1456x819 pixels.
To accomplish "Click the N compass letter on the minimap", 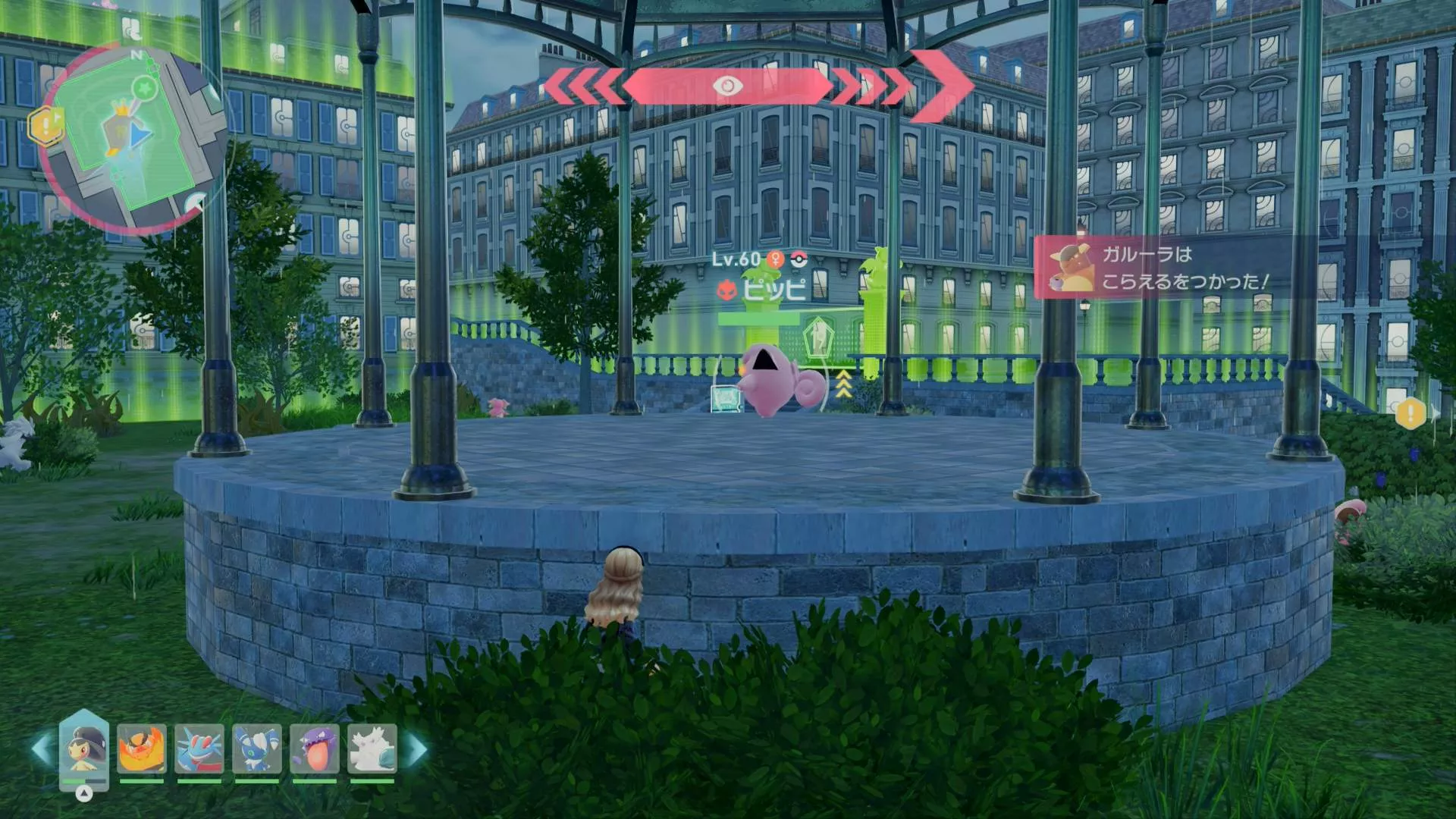I will point(136,55).
